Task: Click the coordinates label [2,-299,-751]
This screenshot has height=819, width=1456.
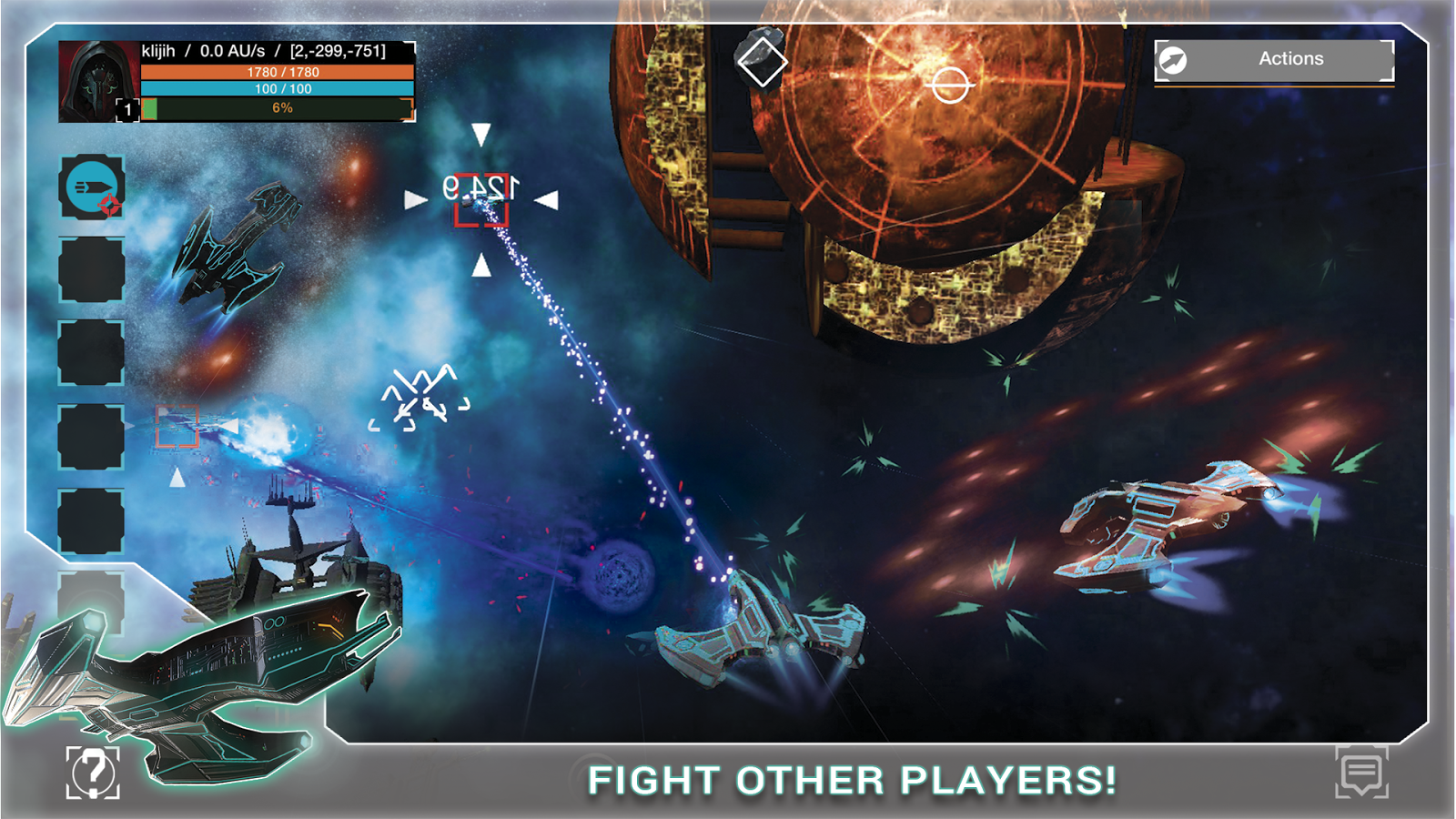Action: tap(338, 52)
